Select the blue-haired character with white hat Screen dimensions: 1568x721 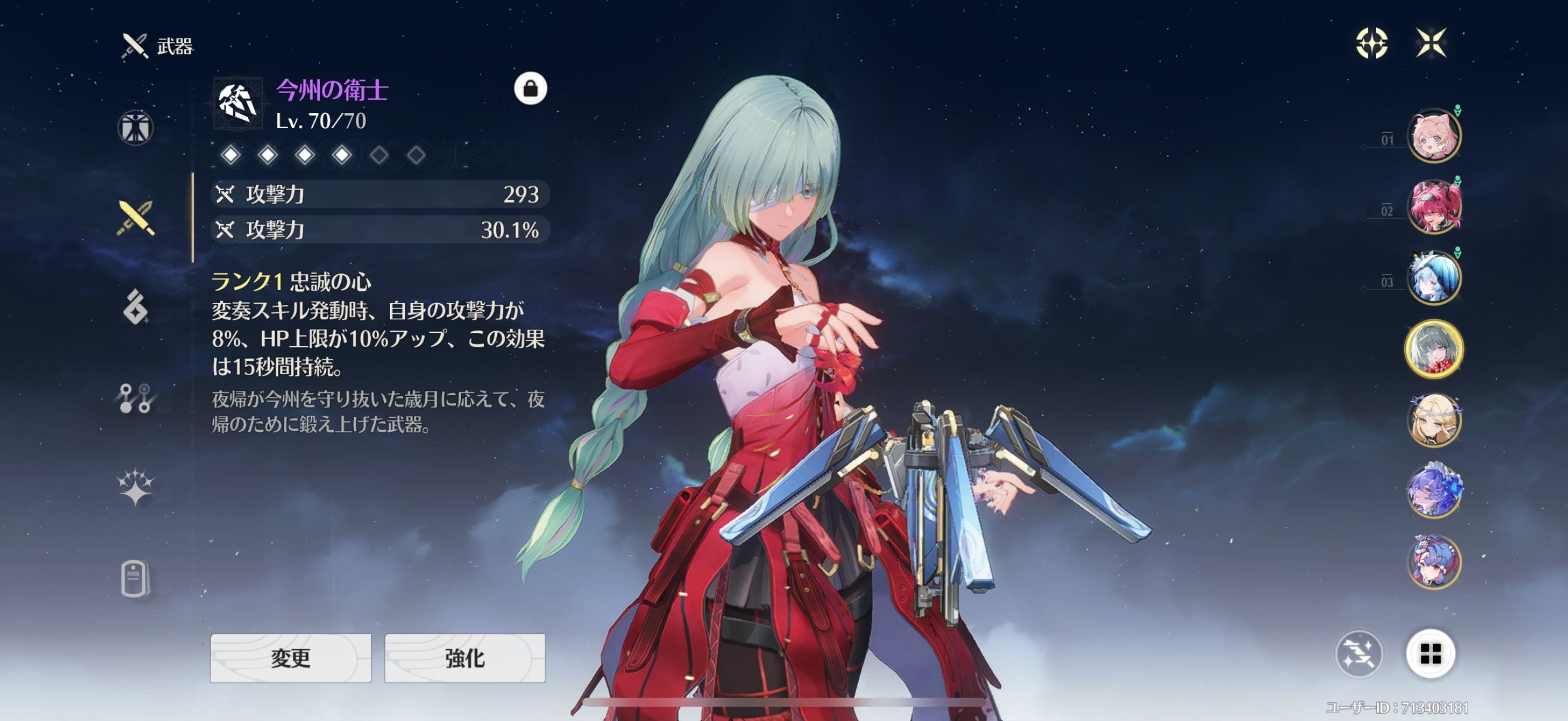click(1433, 278)
